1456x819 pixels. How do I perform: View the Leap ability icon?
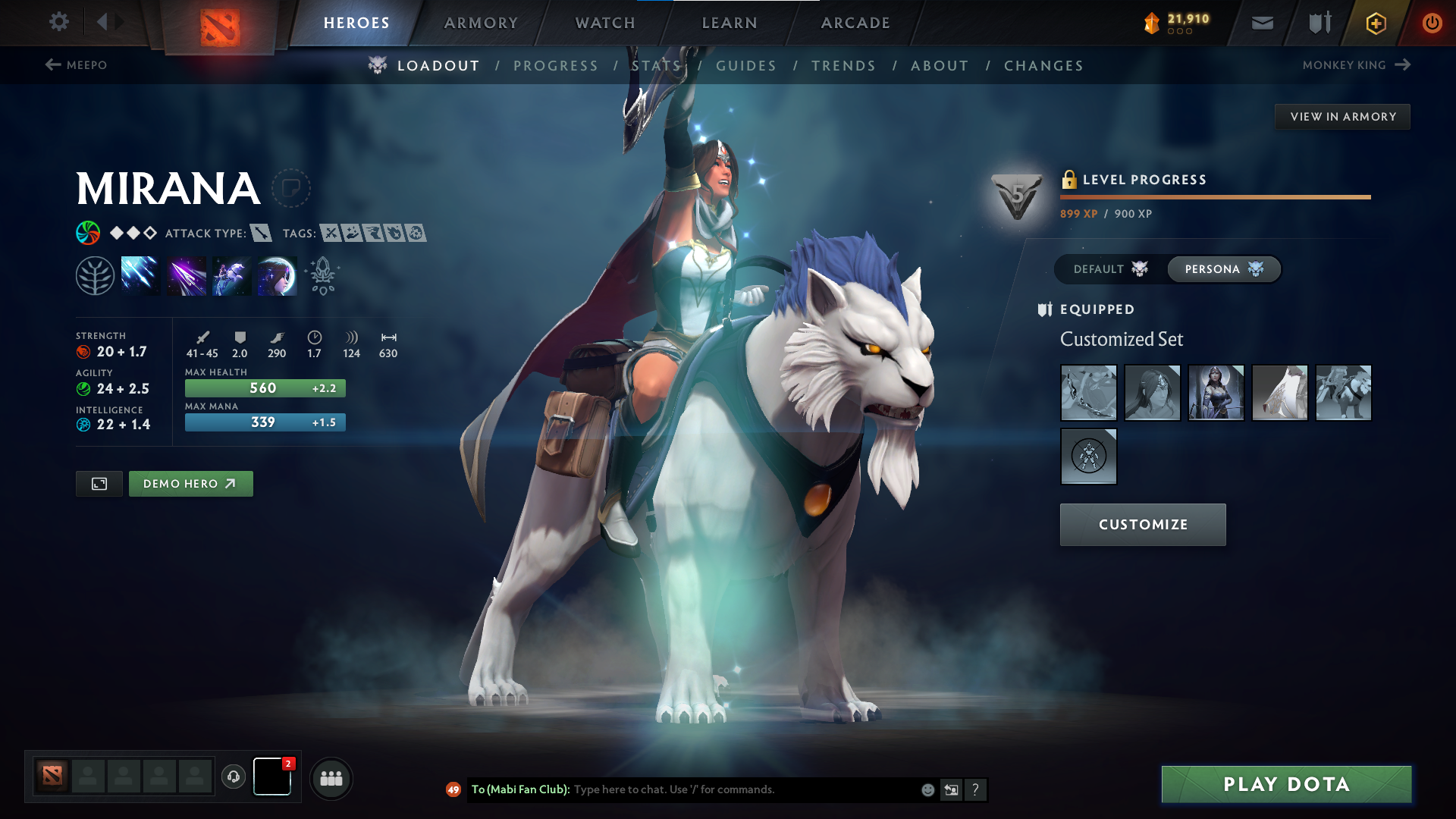(x=231, y=275)
